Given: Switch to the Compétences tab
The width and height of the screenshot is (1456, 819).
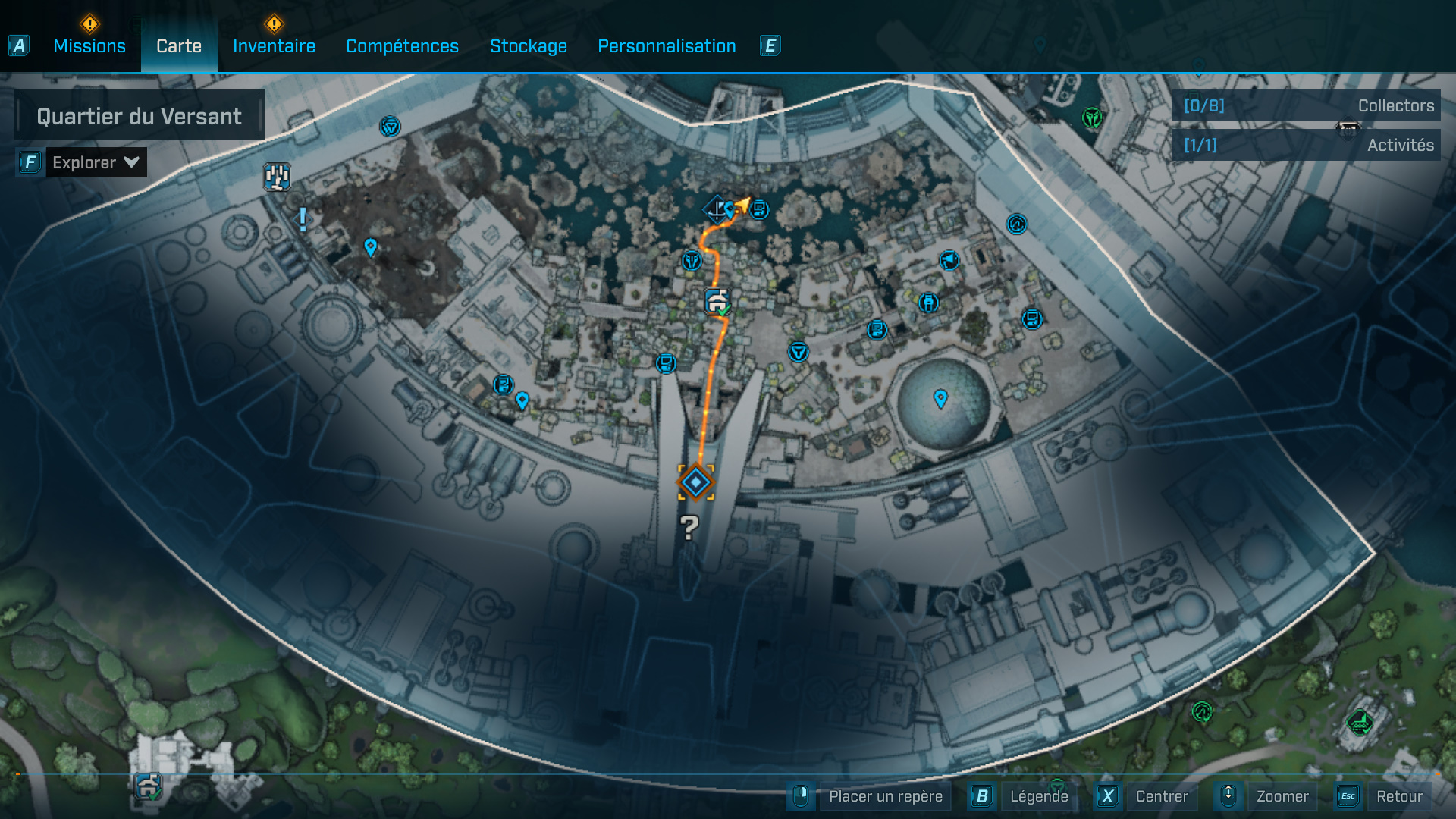Looking at the screenshot, I should point(402,46).
